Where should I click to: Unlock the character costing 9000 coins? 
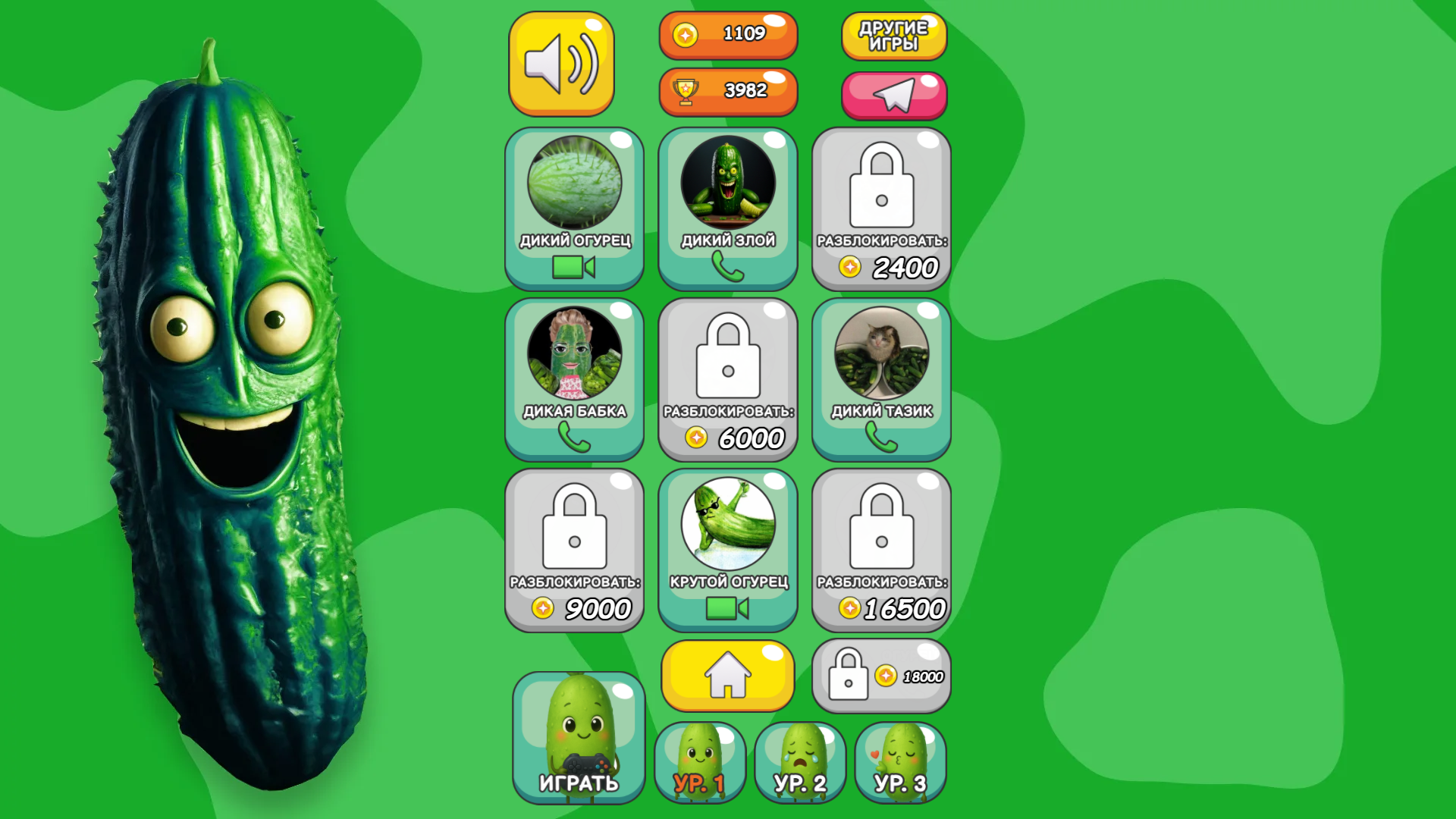[x=575, y=550]
